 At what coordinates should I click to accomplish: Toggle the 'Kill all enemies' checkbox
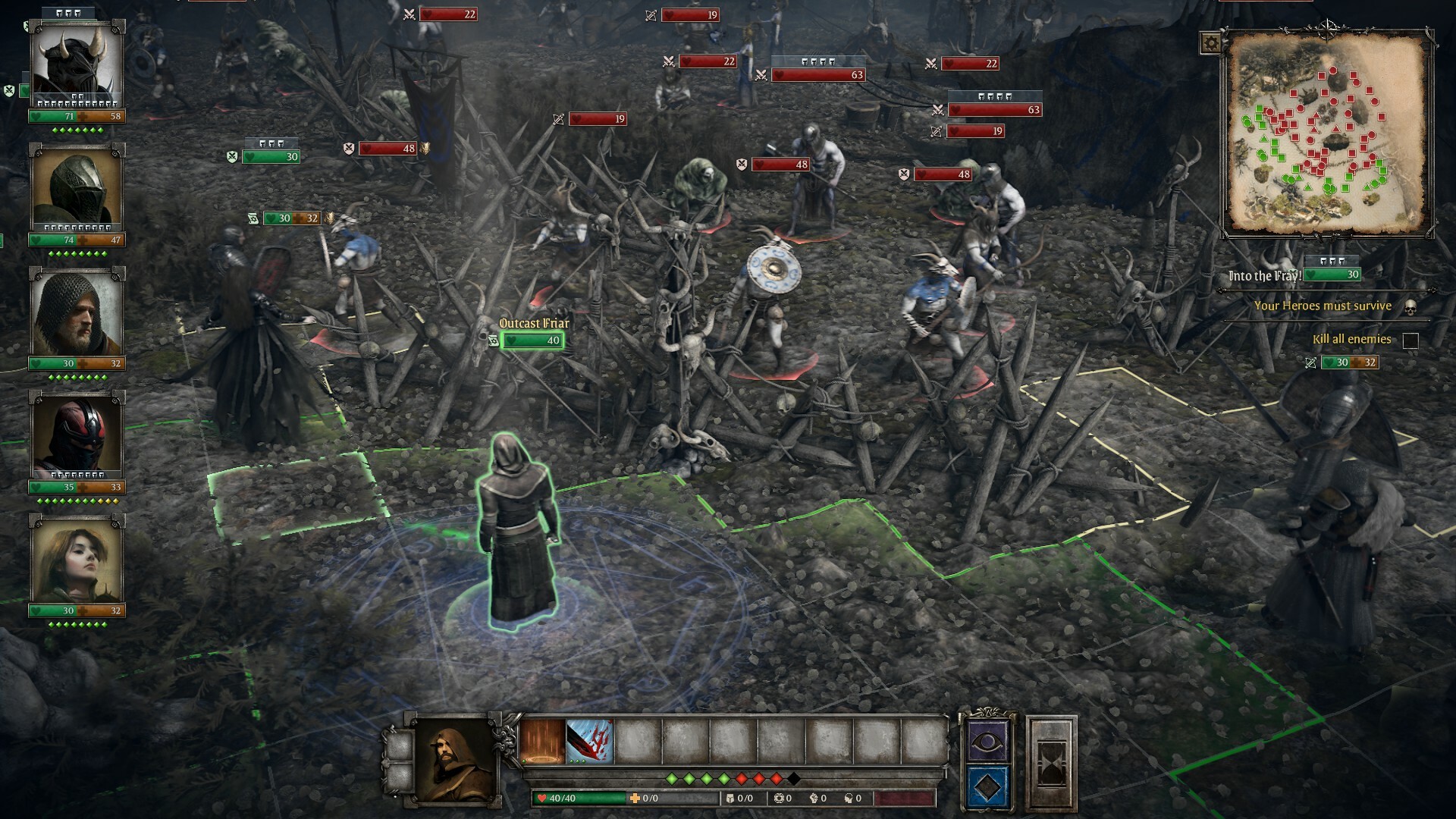pos(1409,340)
